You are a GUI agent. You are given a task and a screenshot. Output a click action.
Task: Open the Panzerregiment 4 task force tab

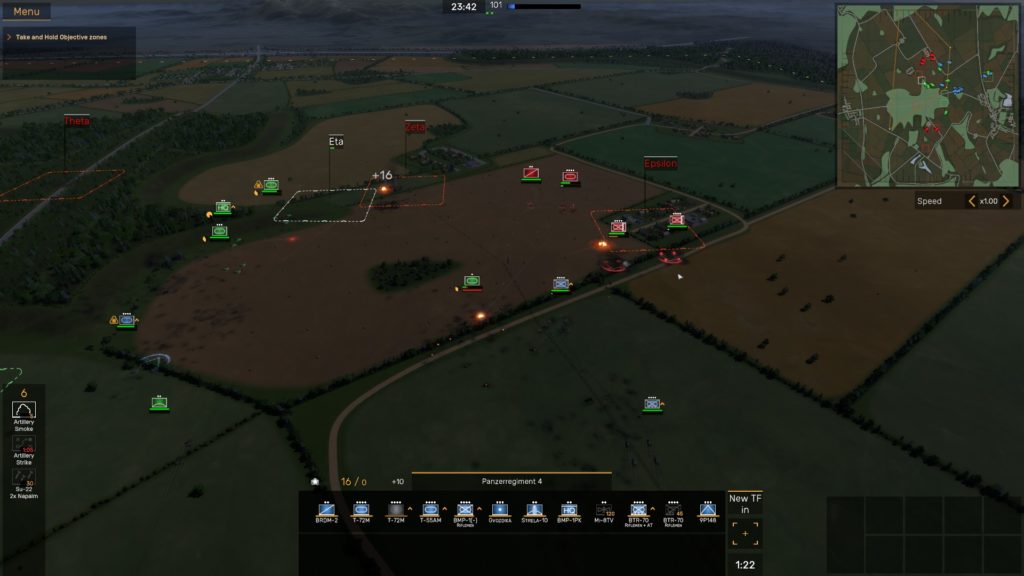(x=511, y=481)
